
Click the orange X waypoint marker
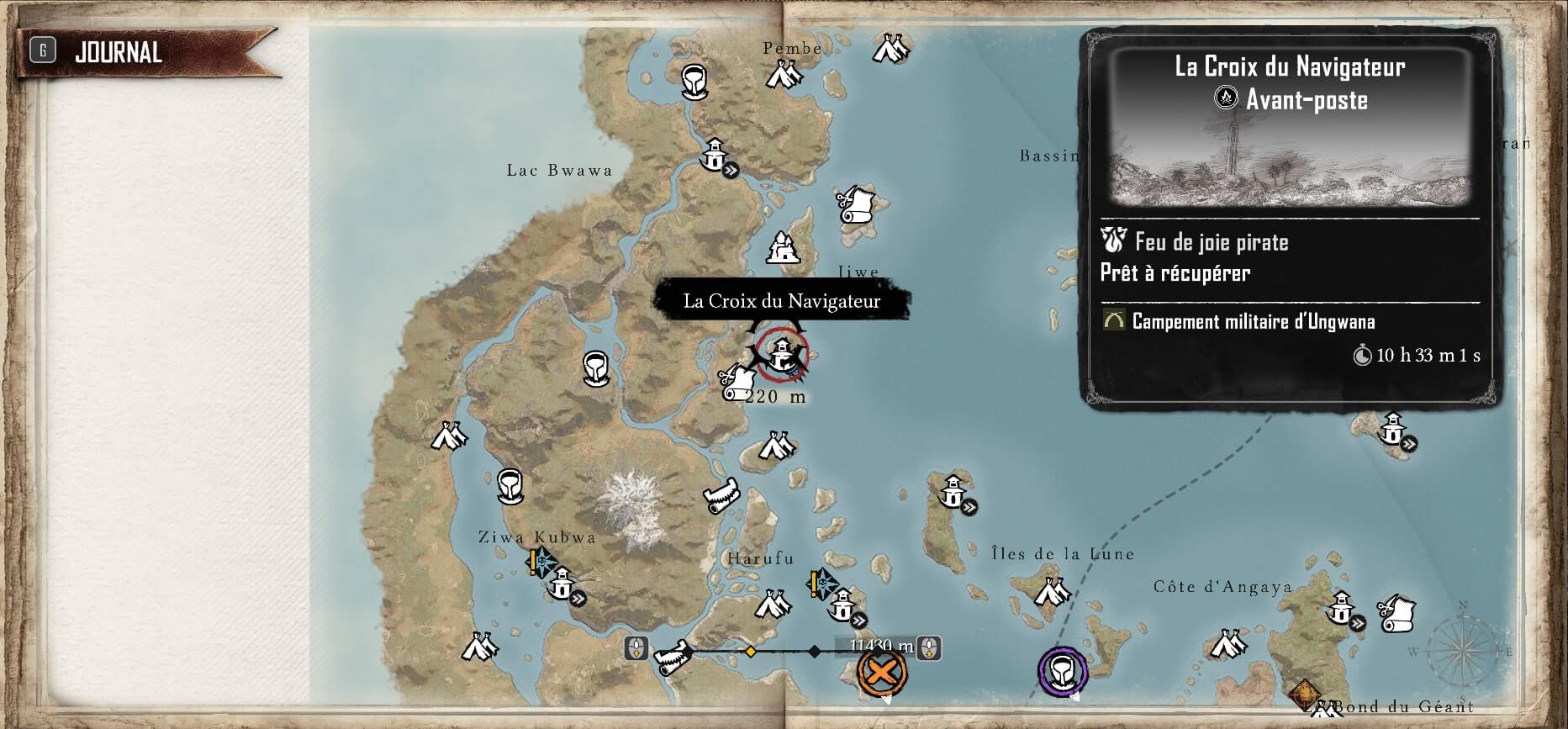880,672
